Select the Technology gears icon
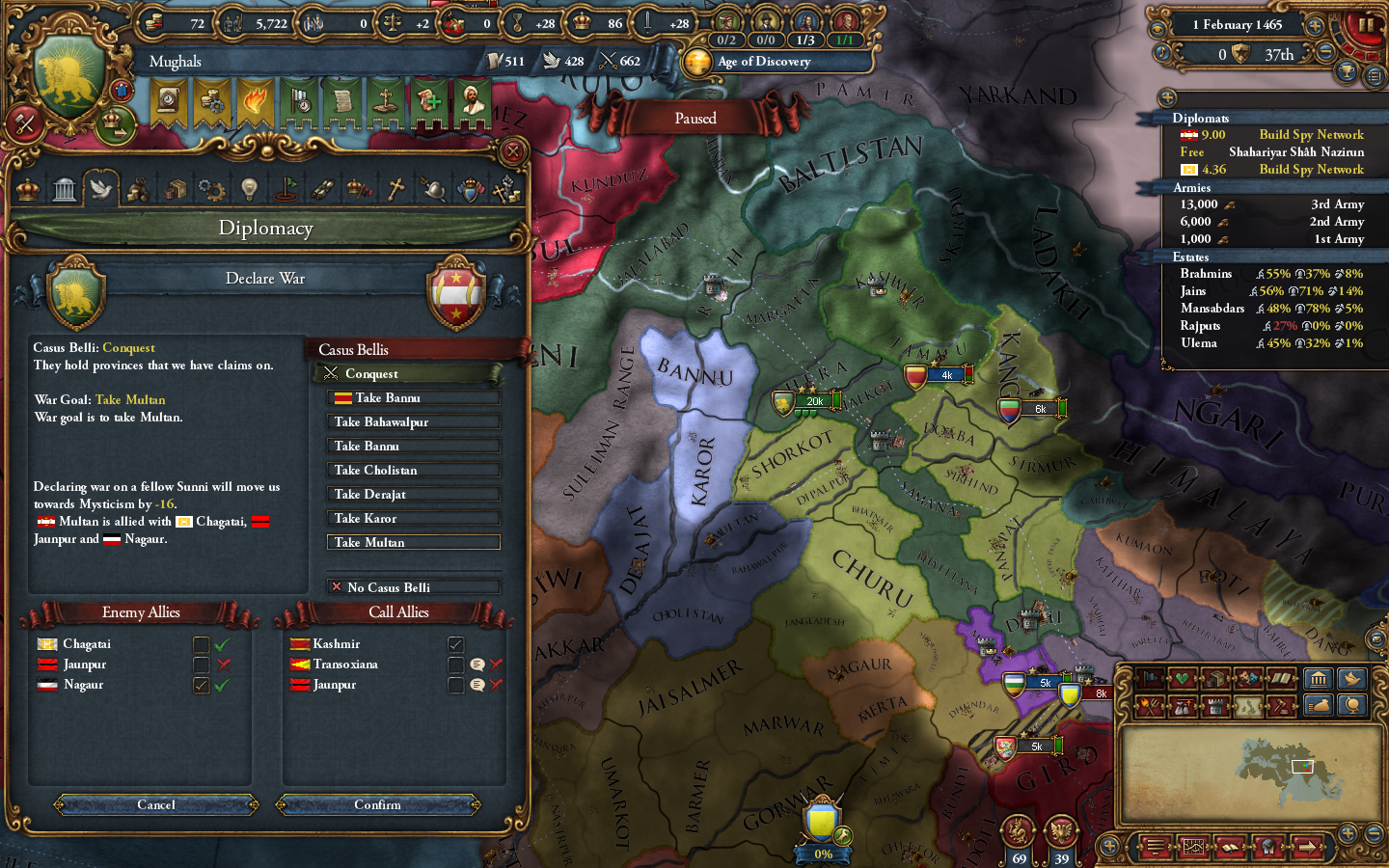The image size is (1389, 868). (212, 189)
